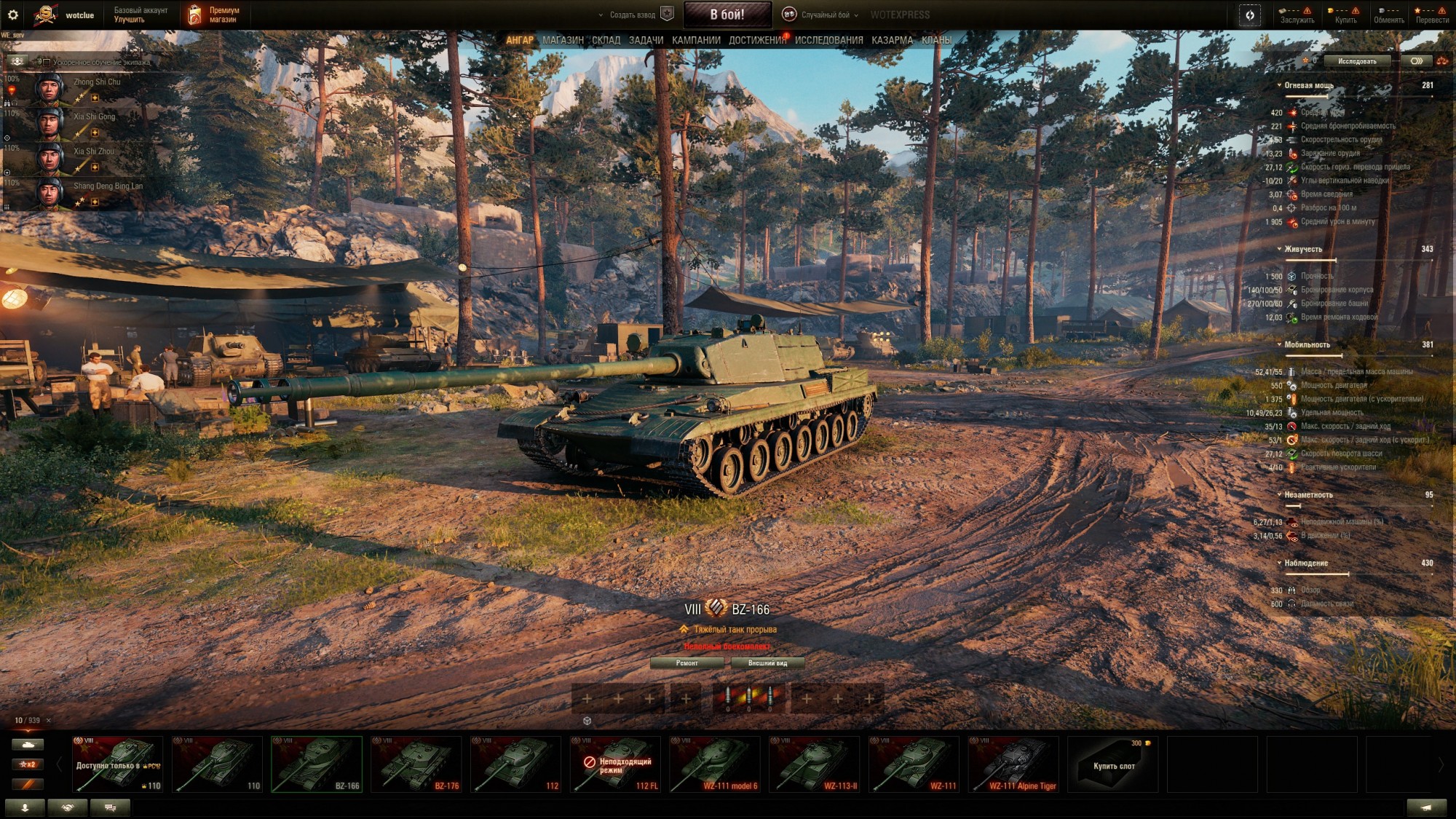The height and width of the screenshot is (819, 1456).
Task: Choose the WZ-111 Alpine Tiger tank
Action: pyautogui.click(x=1013, y=764)
